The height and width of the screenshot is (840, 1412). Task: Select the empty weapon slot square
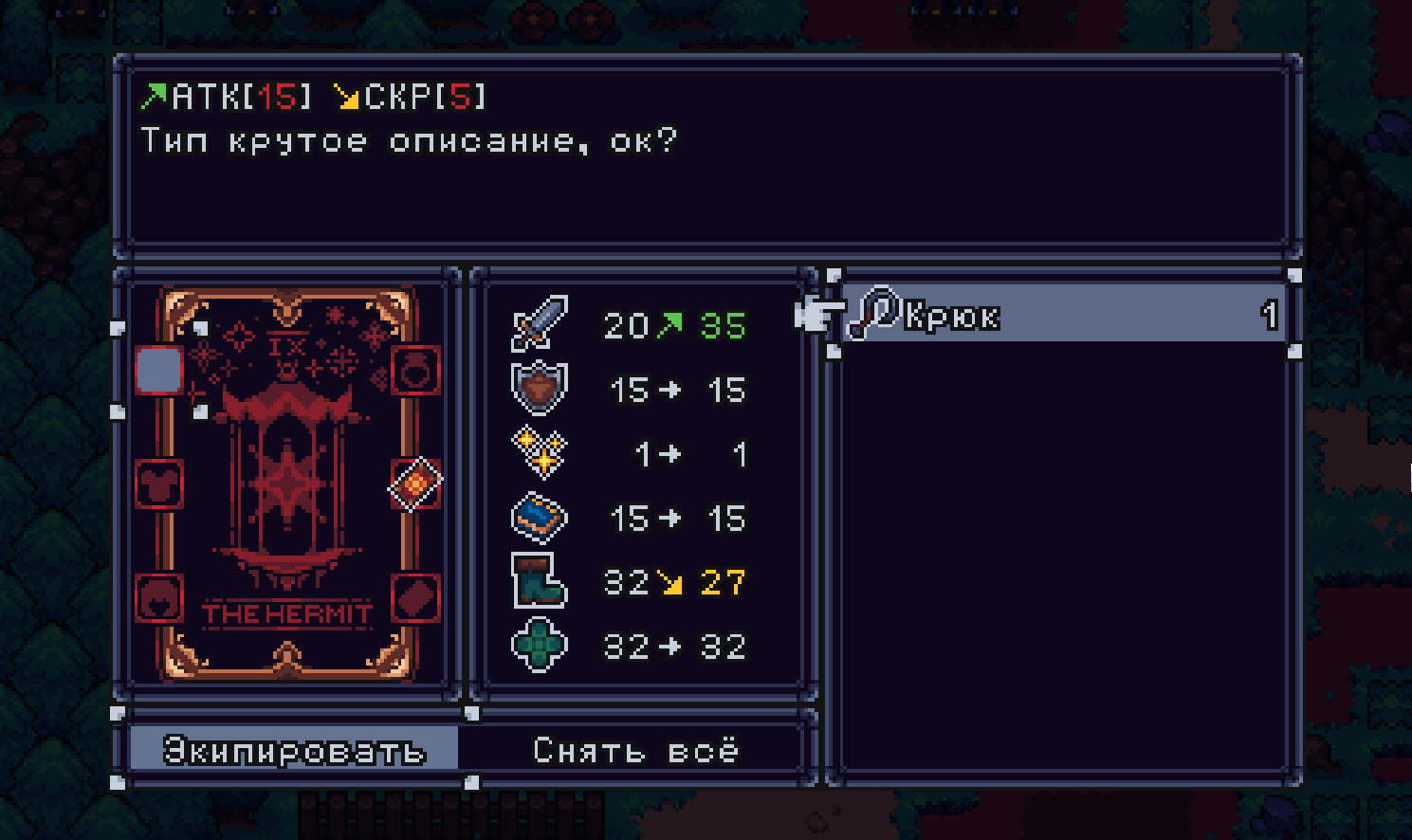(x=159, y=371)
